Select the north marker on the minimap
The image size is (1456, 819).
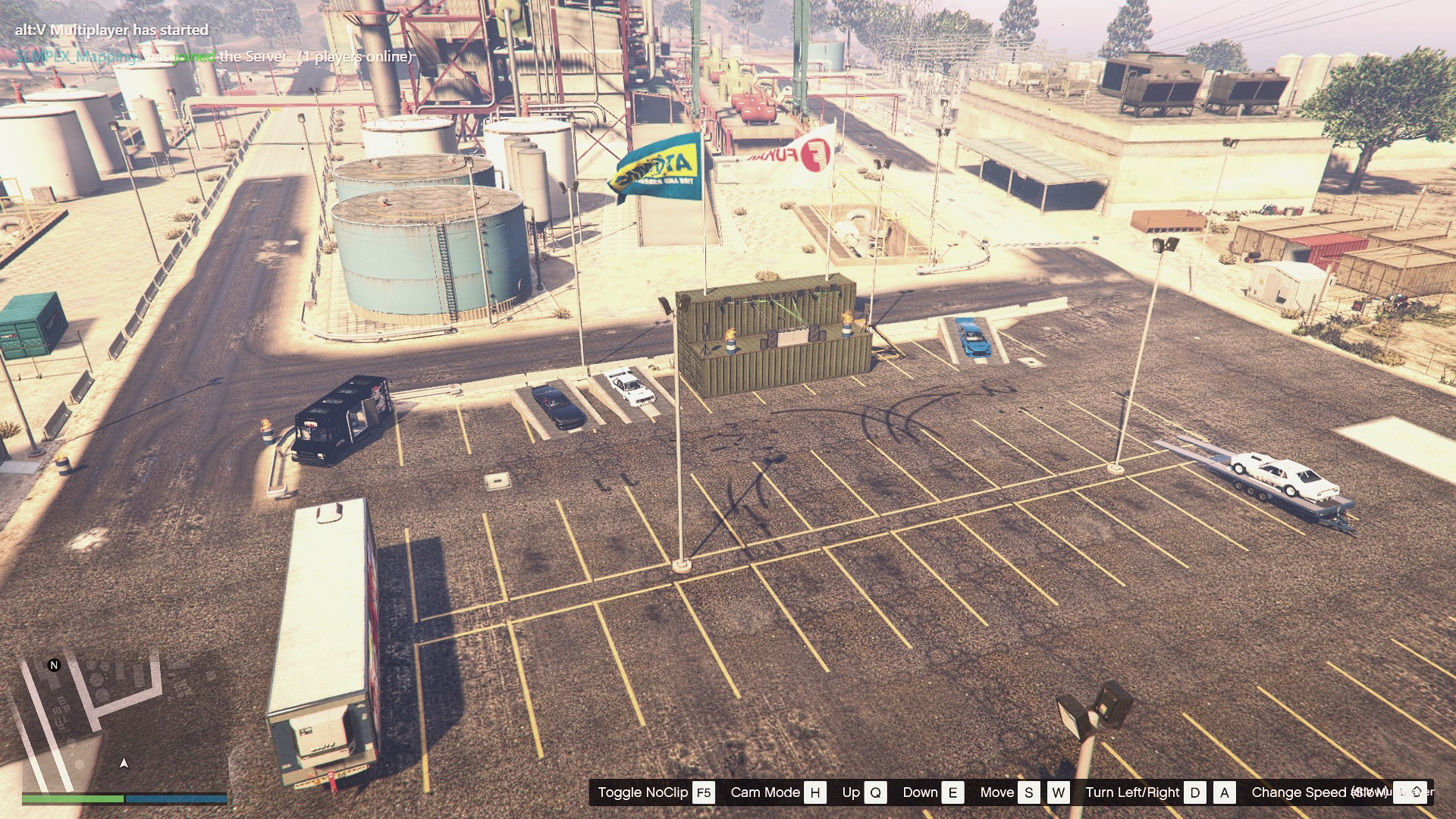click(54, 665)
